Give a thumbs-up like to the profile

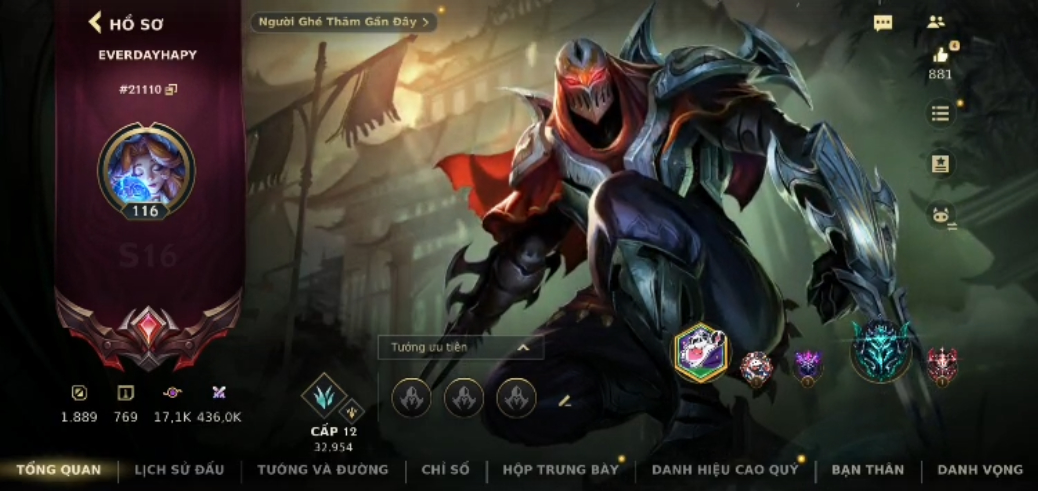[x=940, y=56]
